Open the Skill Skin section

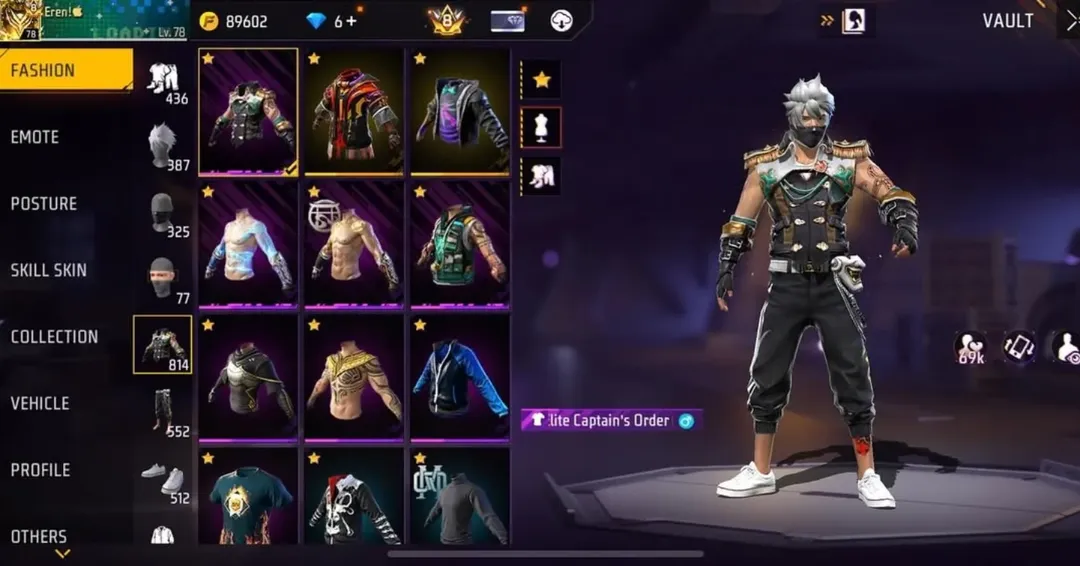pos(49,270)
